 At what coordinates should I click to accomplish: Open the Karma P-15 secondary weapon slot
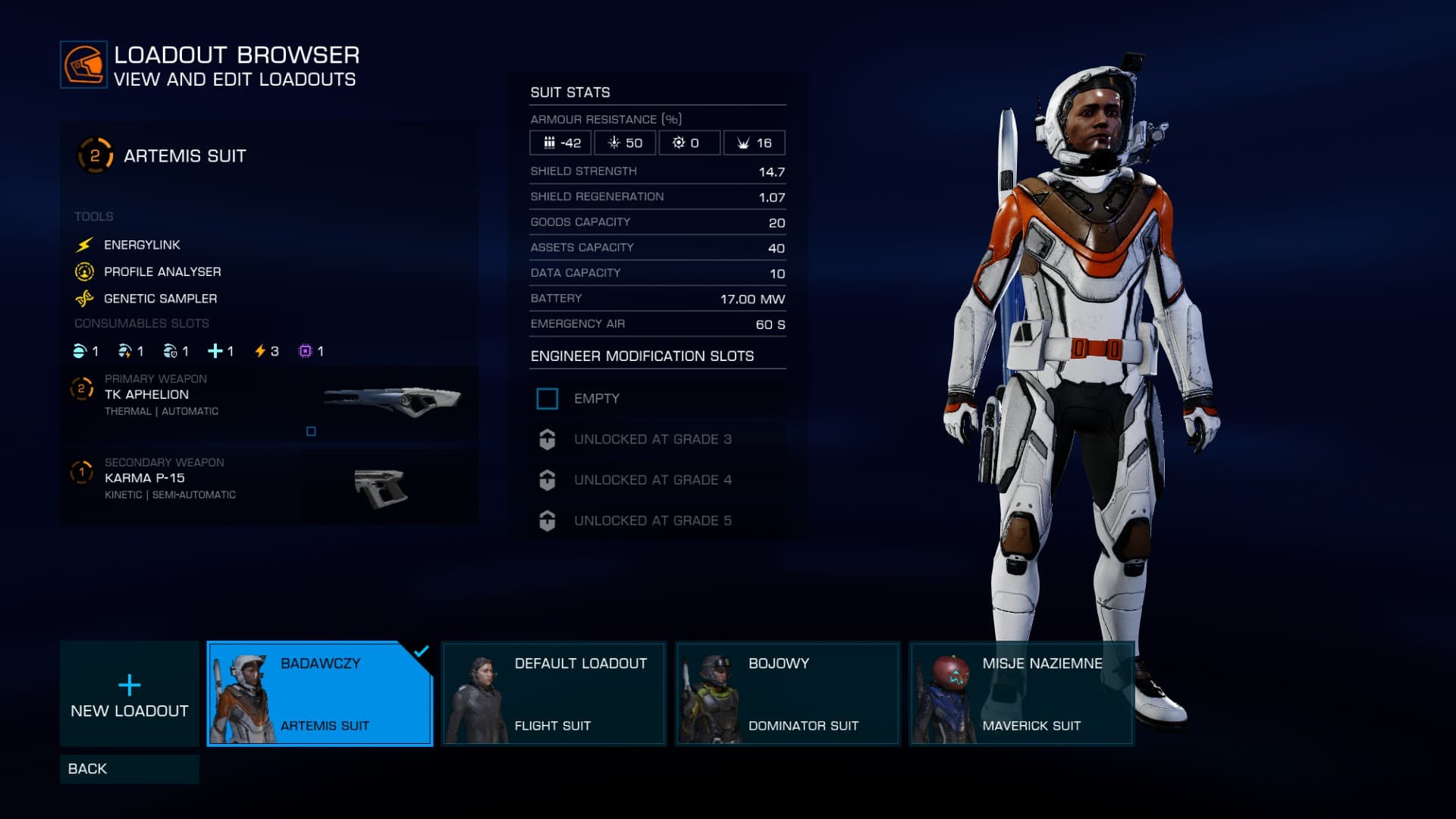268,486
